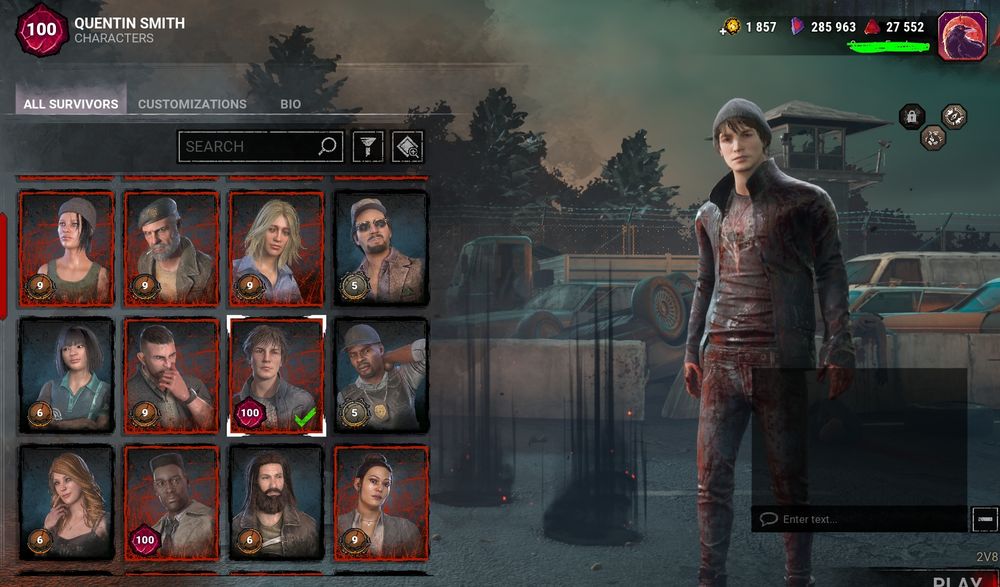Pick the survivor wearing sunglasses and cap
The height and width of the screenshot is (587, 1000).
tap(380, 248)
